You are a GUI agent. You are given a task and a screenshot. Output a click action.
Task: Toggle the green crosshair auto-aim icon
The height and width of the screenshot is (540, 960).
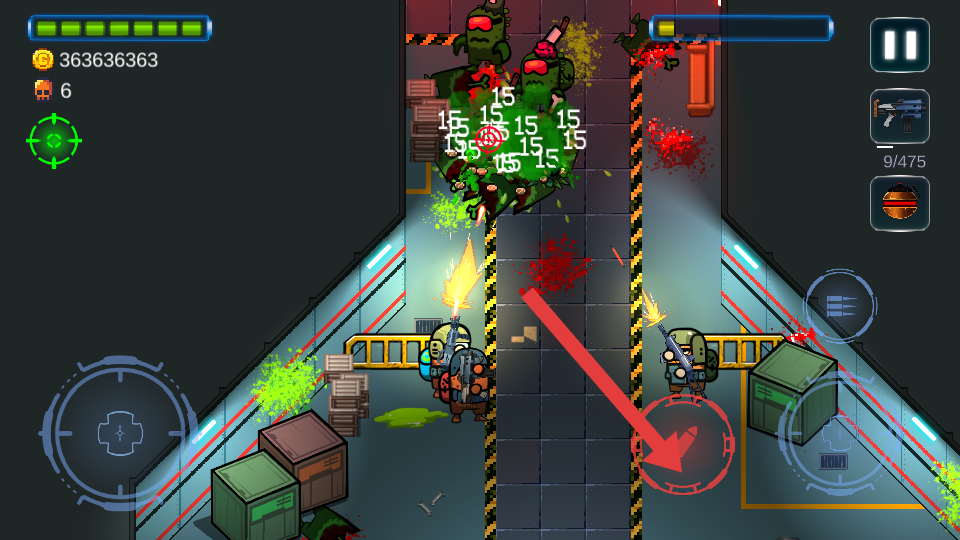[54, 141]
